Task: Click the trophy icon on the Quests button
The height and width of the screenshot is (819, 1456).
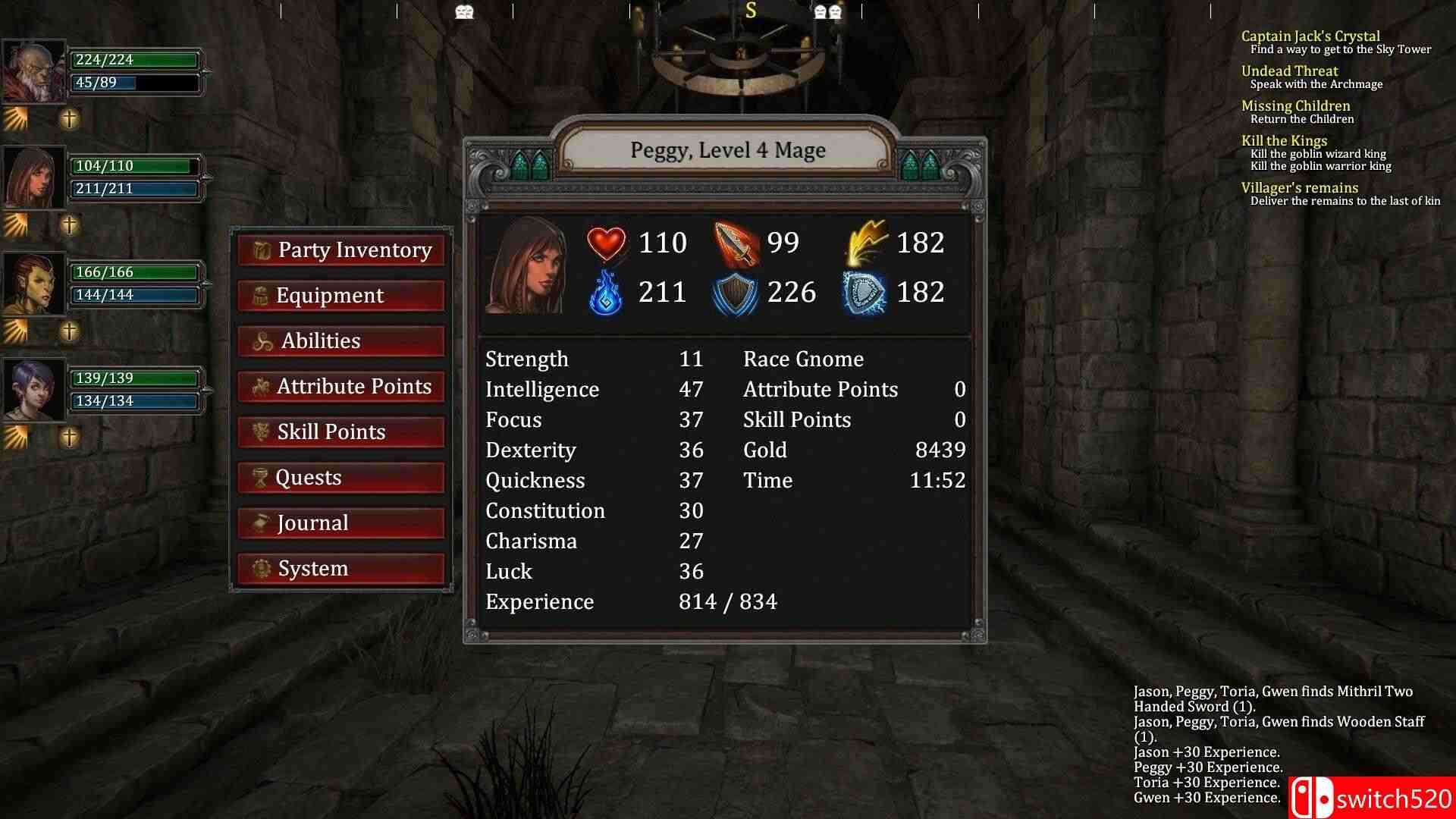Action: click(x=261, y=477)
